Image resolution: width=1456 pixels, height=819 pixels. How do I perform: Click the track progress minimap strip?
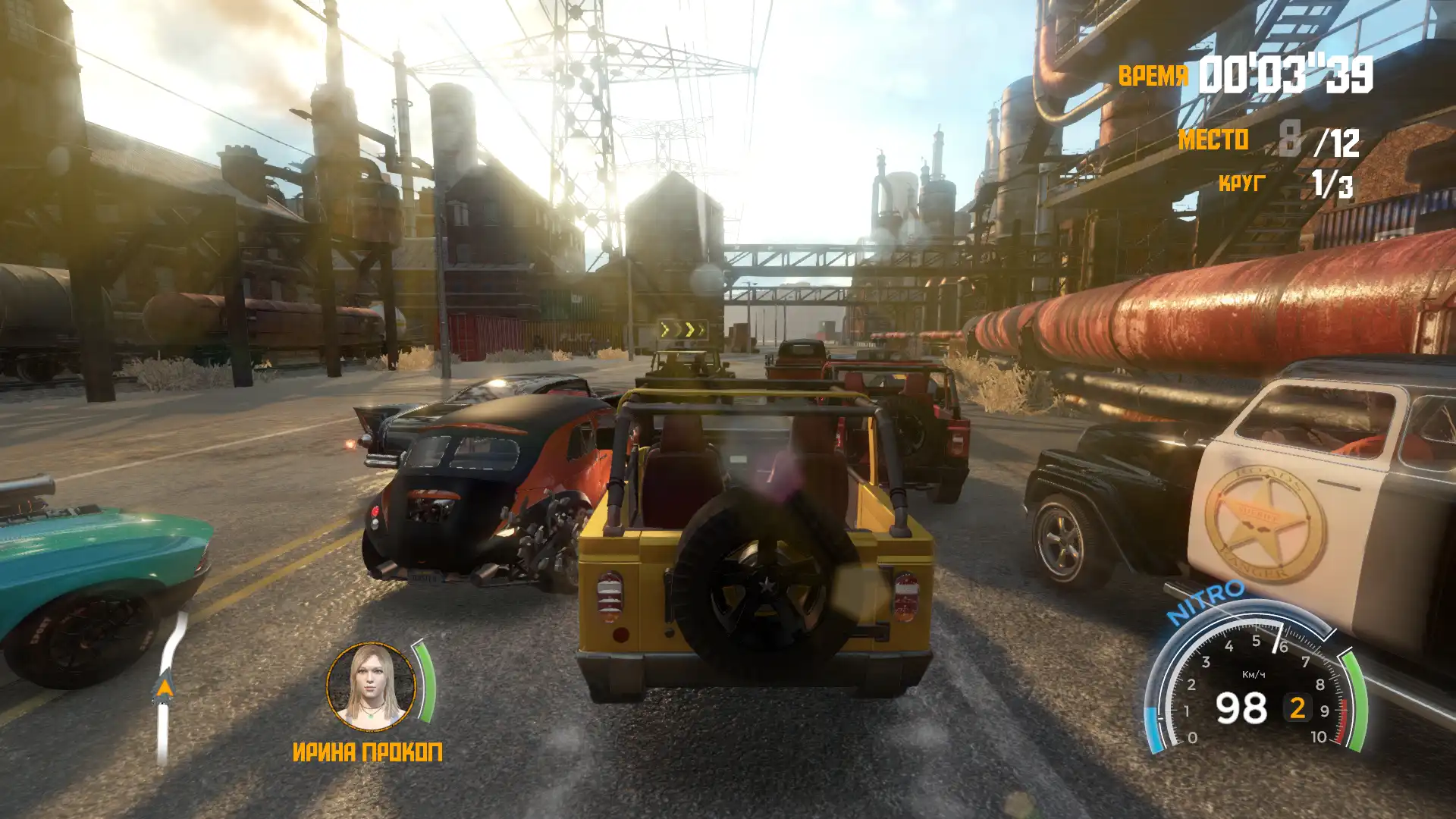point(166,689)
